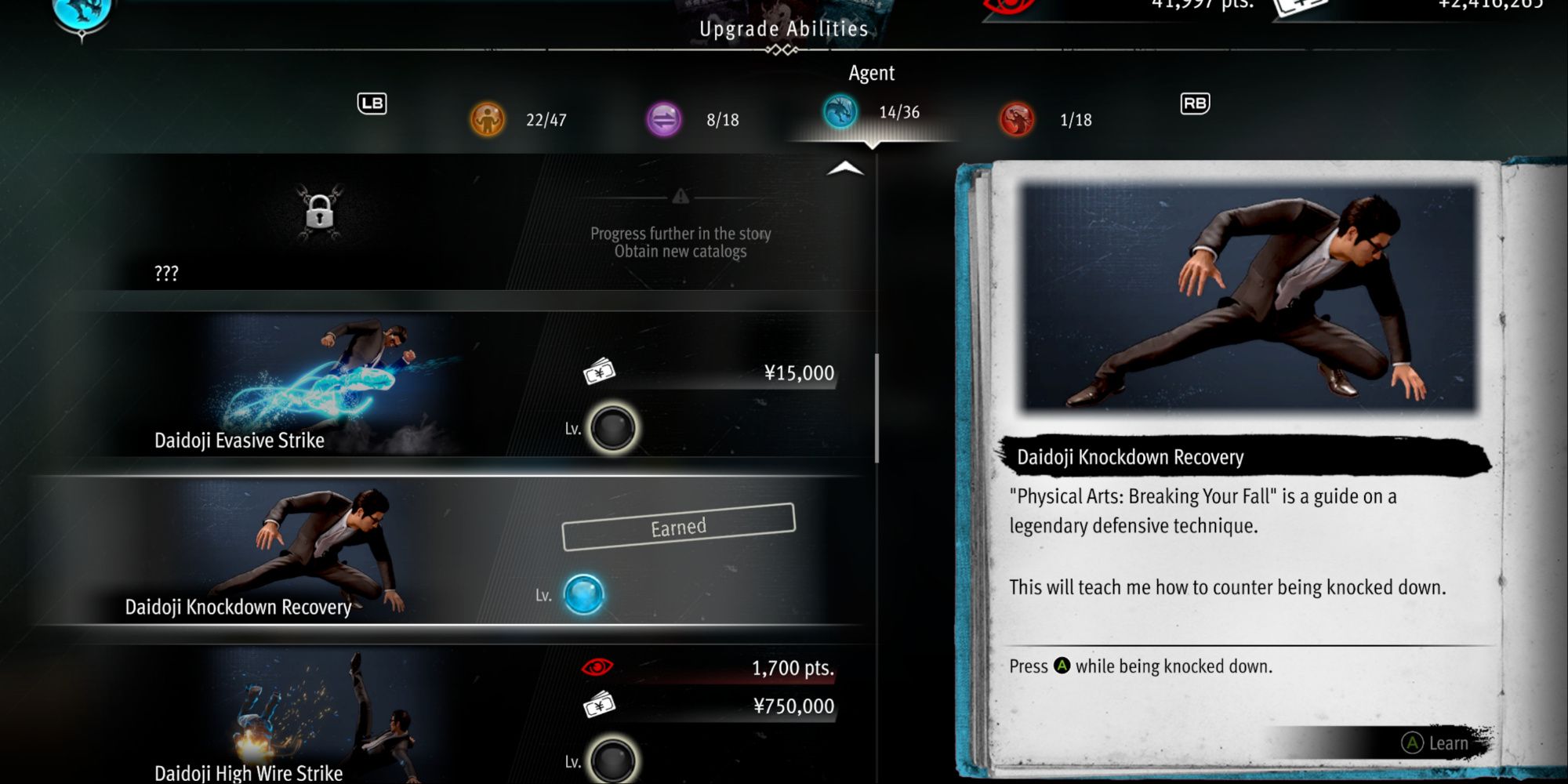Open the purple arrows ability category

tap(664, 119)
